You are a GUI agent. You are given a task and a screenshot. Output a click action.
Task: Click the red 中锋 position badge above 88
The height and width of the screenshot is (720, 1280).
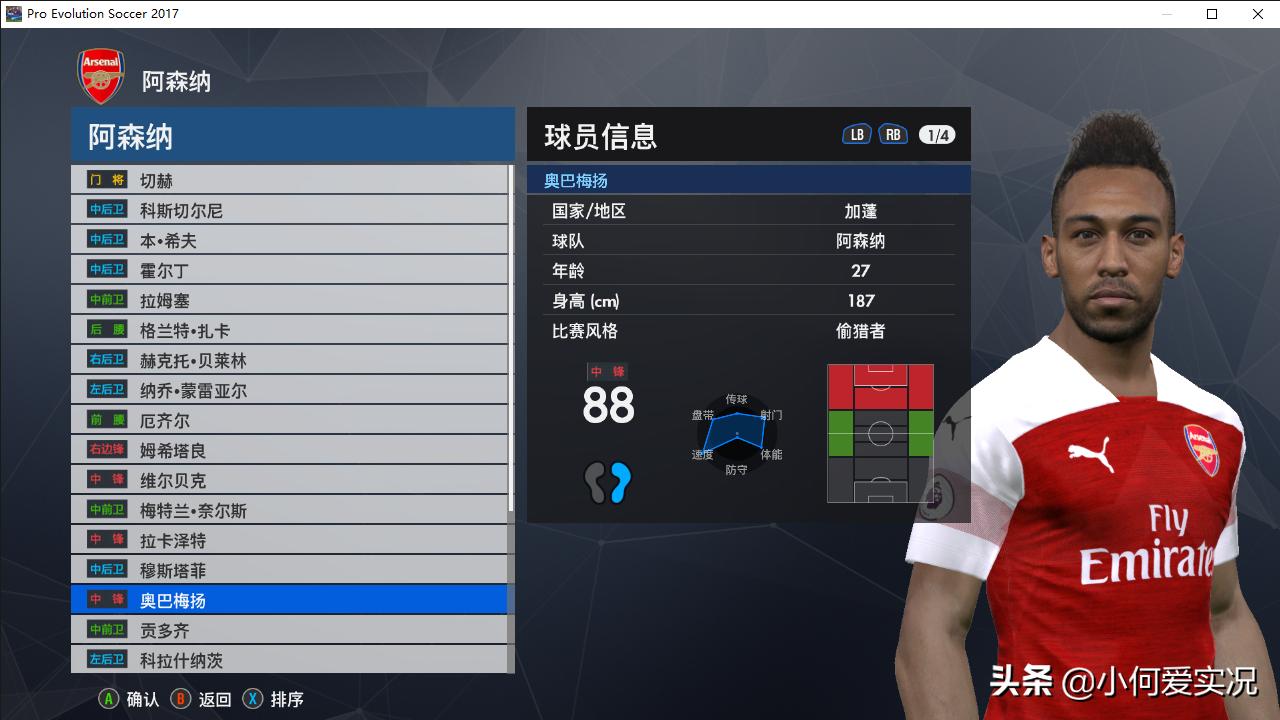pyautogui.click(x=607, y=370)
